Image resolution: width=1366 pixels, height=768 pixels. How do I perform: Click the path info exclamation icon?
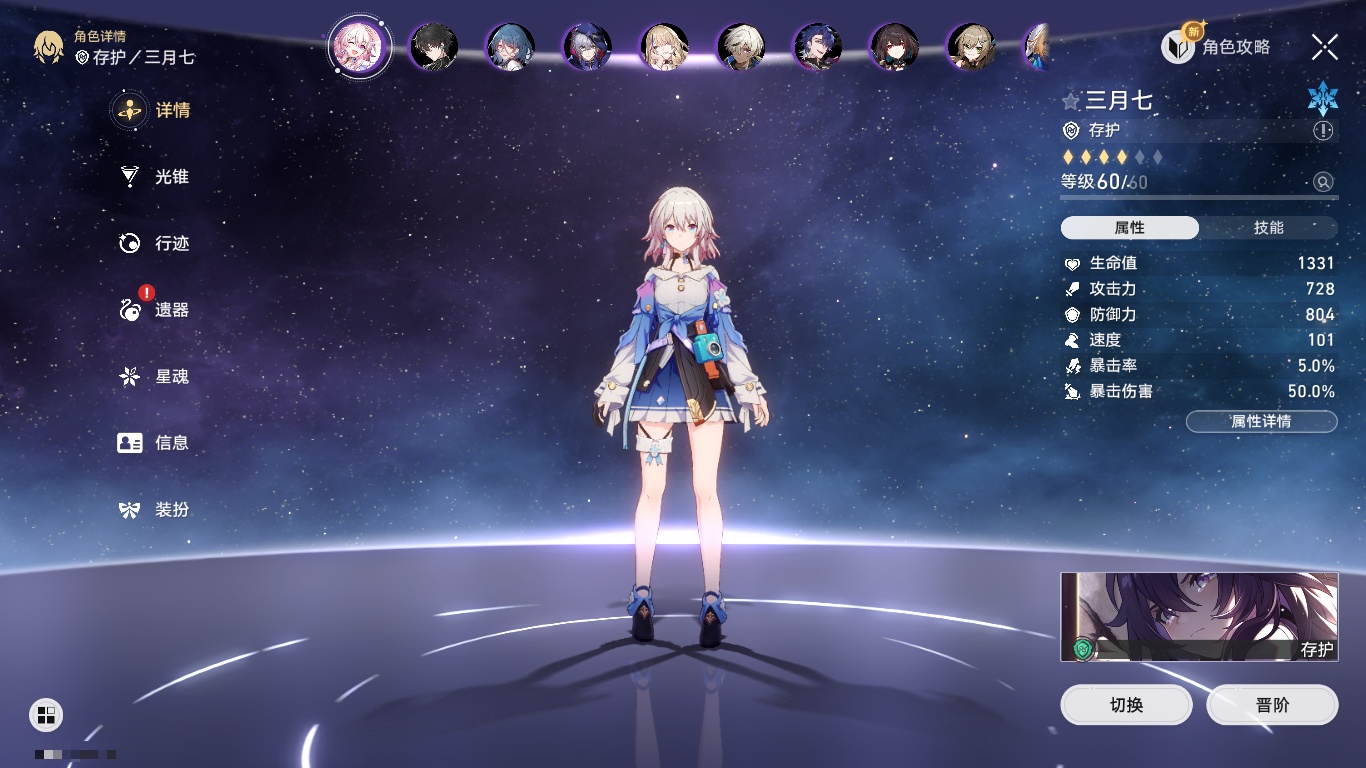click(1323, 131)
